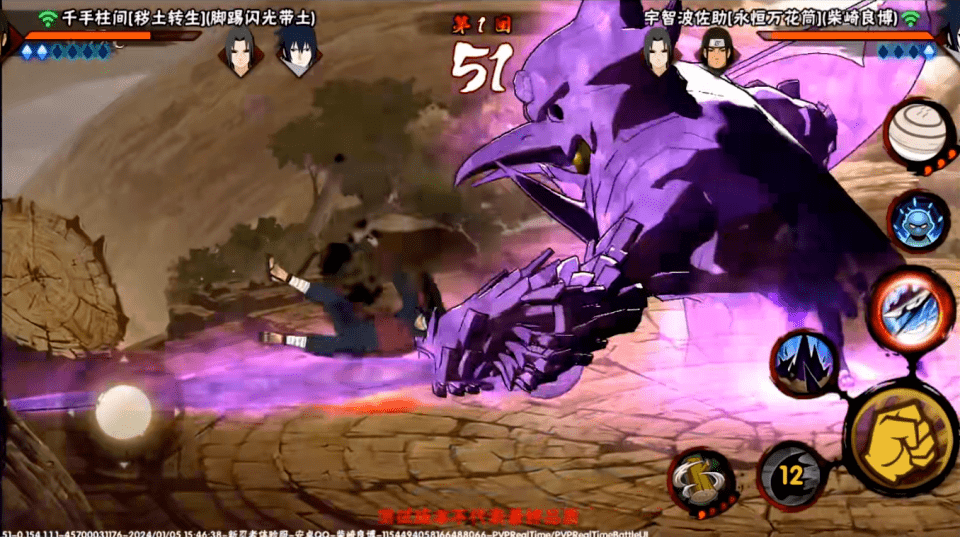
Task: Use the white secret scroll icon
Action: tap(919, 131)
